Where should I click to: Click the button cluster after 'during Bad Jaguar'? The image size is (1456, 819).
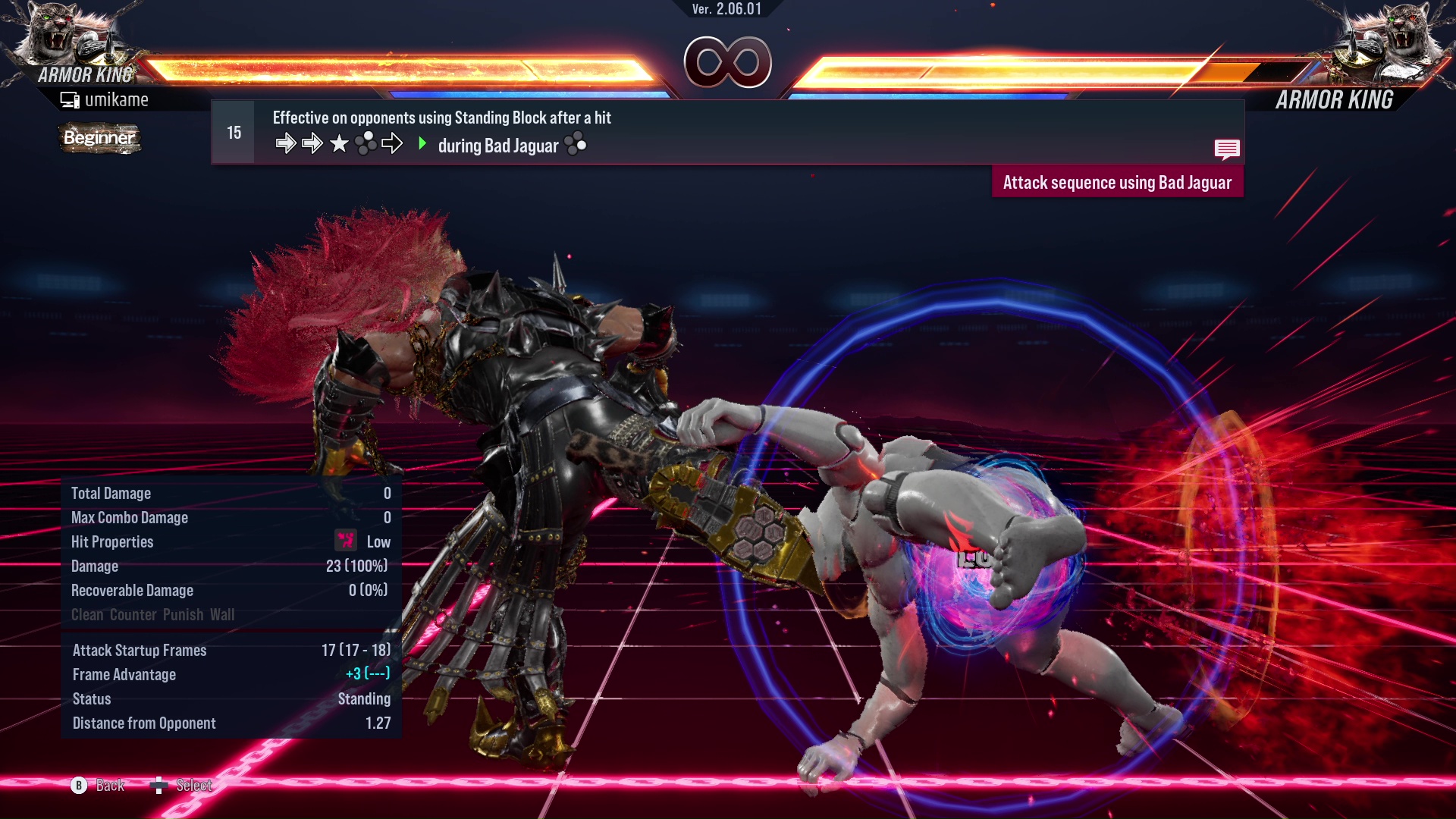point(576,145)
